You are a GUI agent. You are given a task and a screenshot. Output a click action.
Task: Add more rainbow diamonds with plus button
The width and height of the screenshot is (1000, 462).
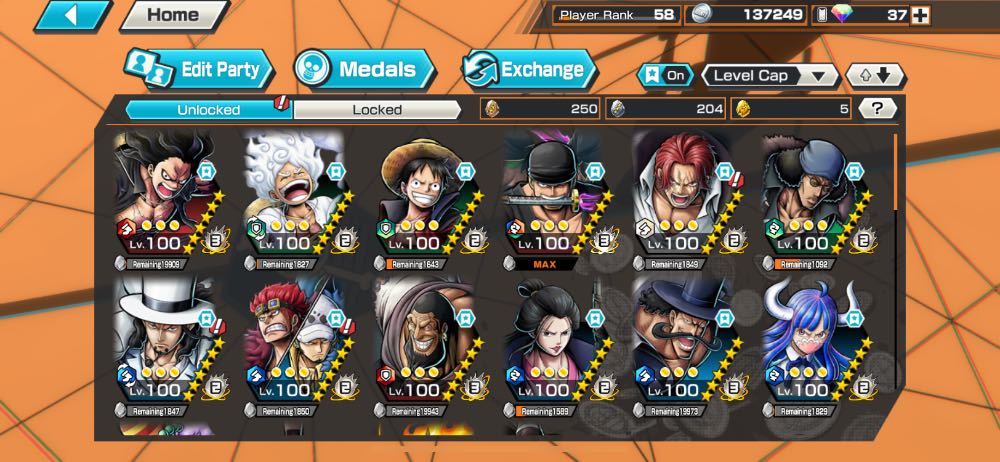[920, 15]
